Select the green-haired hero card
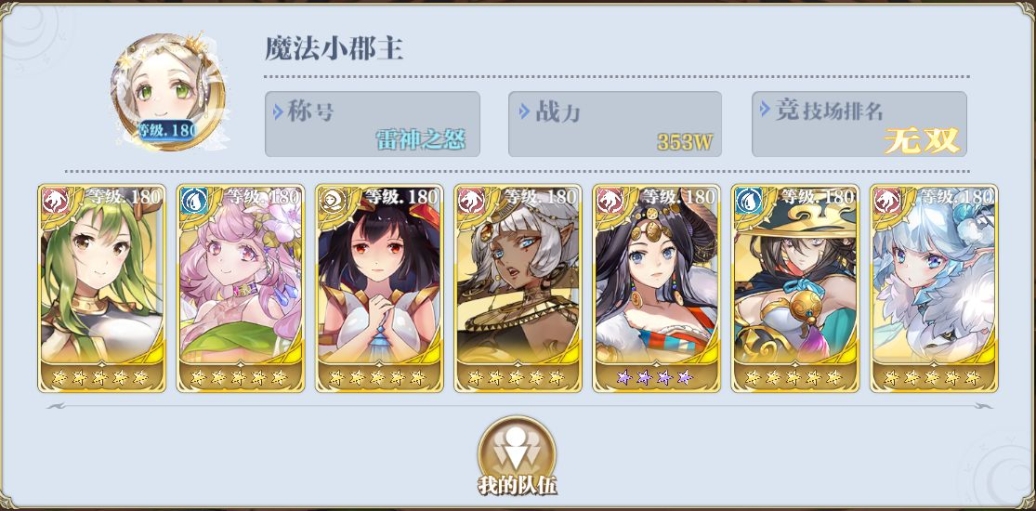1036x511 pixels. tap(101, 288)
